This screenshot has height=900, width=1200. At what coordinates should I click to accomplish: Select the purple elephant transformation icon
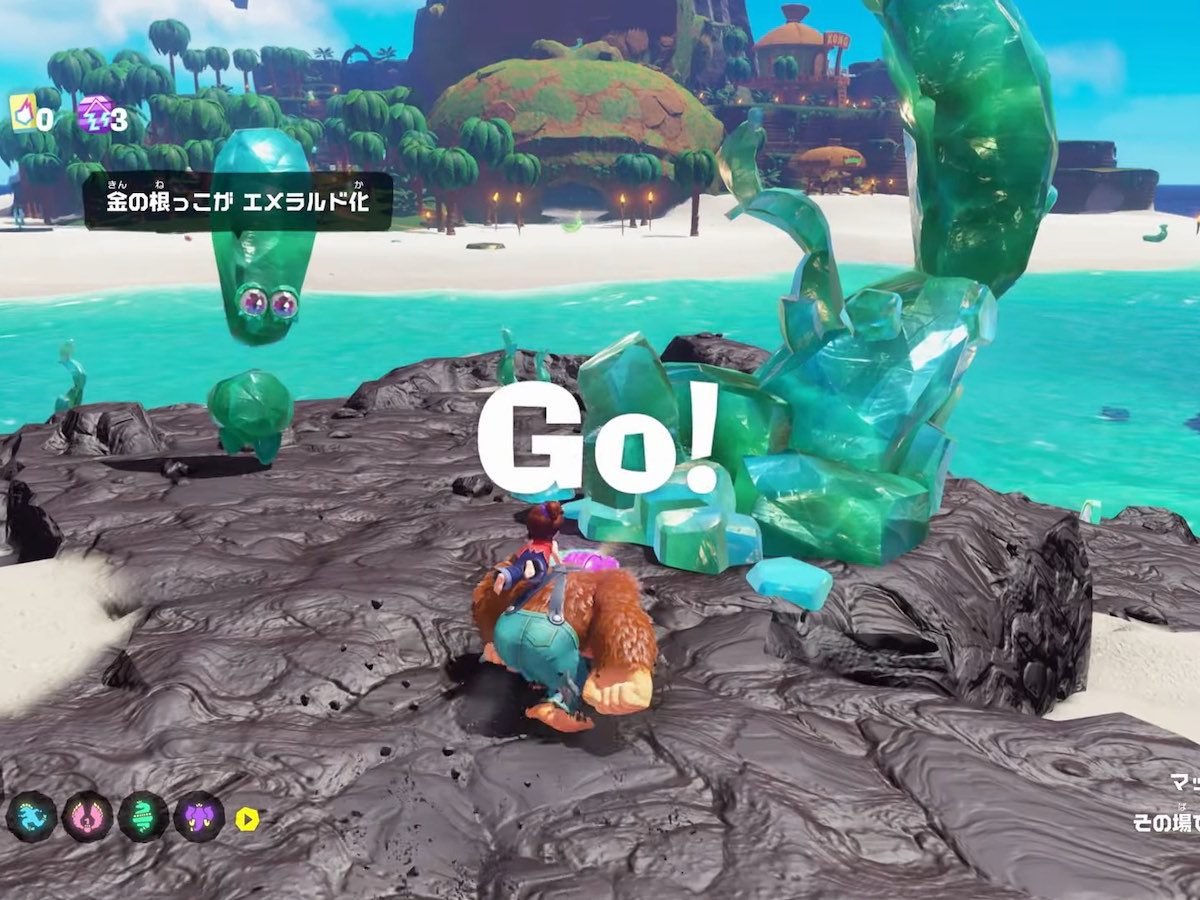[x=199, y=817]
